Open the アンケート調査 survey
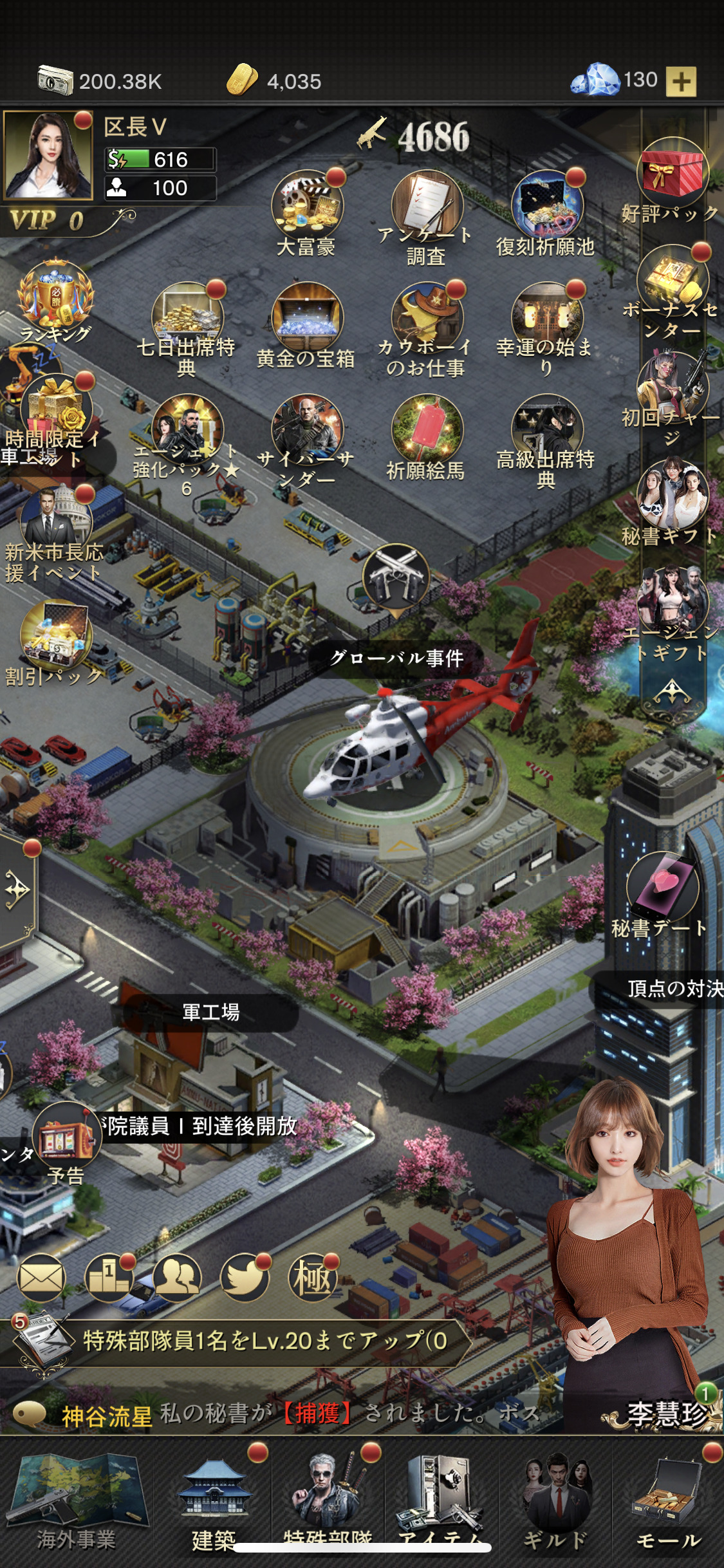The image size is (724, 1568). [x=426, y=206]
